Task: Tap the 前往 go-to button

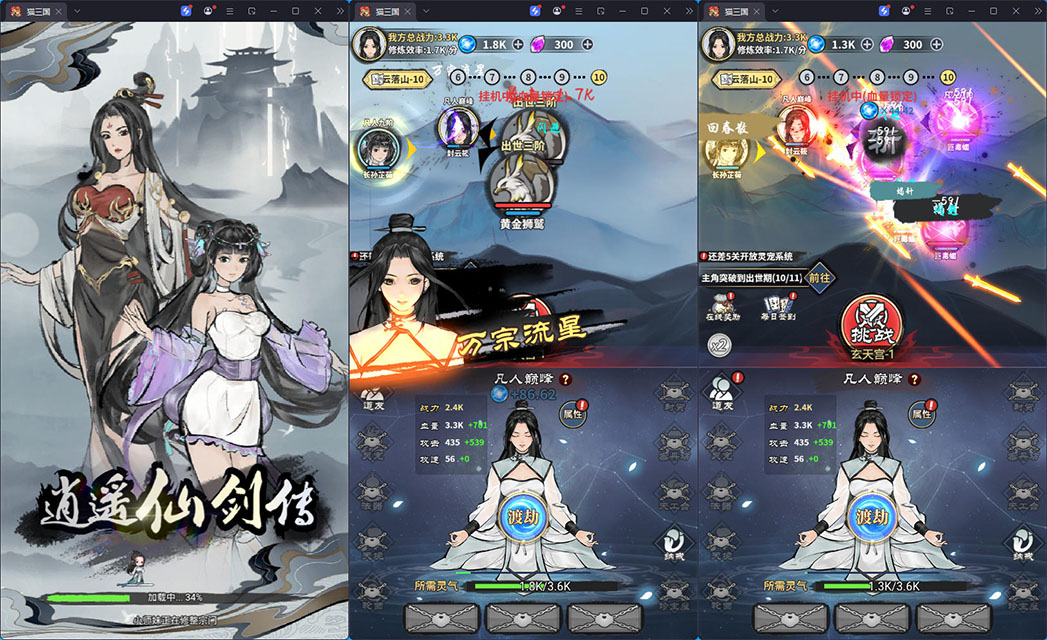Action: (x=819, y=277)
